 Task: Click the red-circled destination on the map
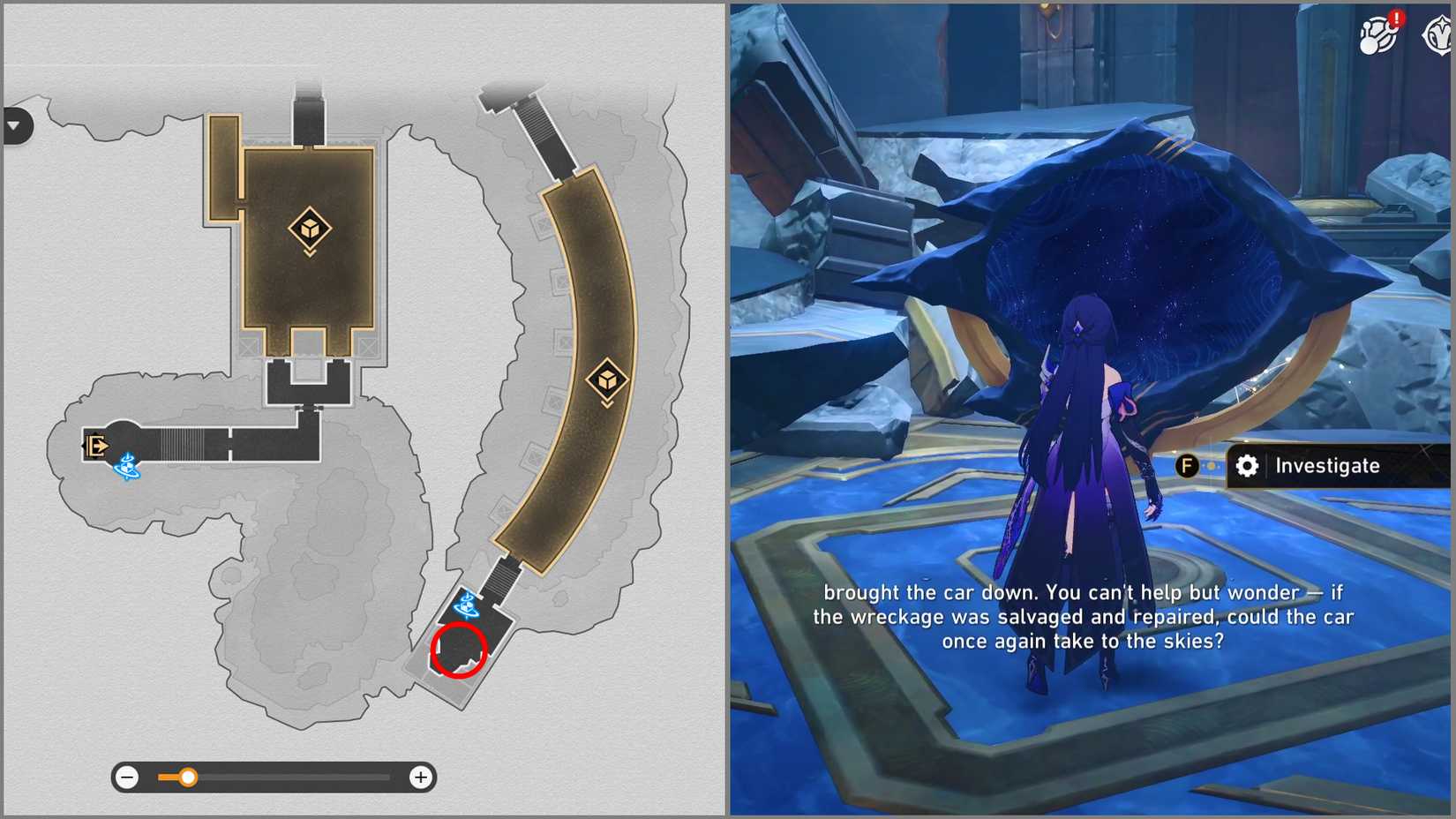459,651
